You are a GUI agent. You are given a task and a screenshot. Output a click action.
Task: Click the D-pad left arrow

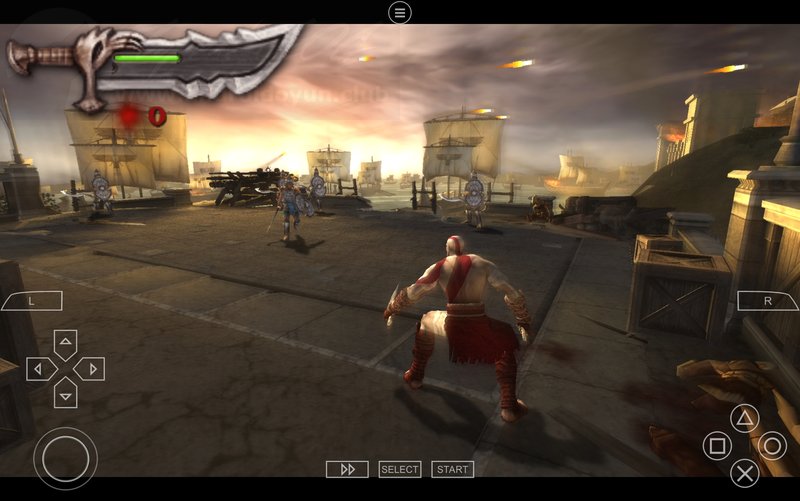click(41, 369)
